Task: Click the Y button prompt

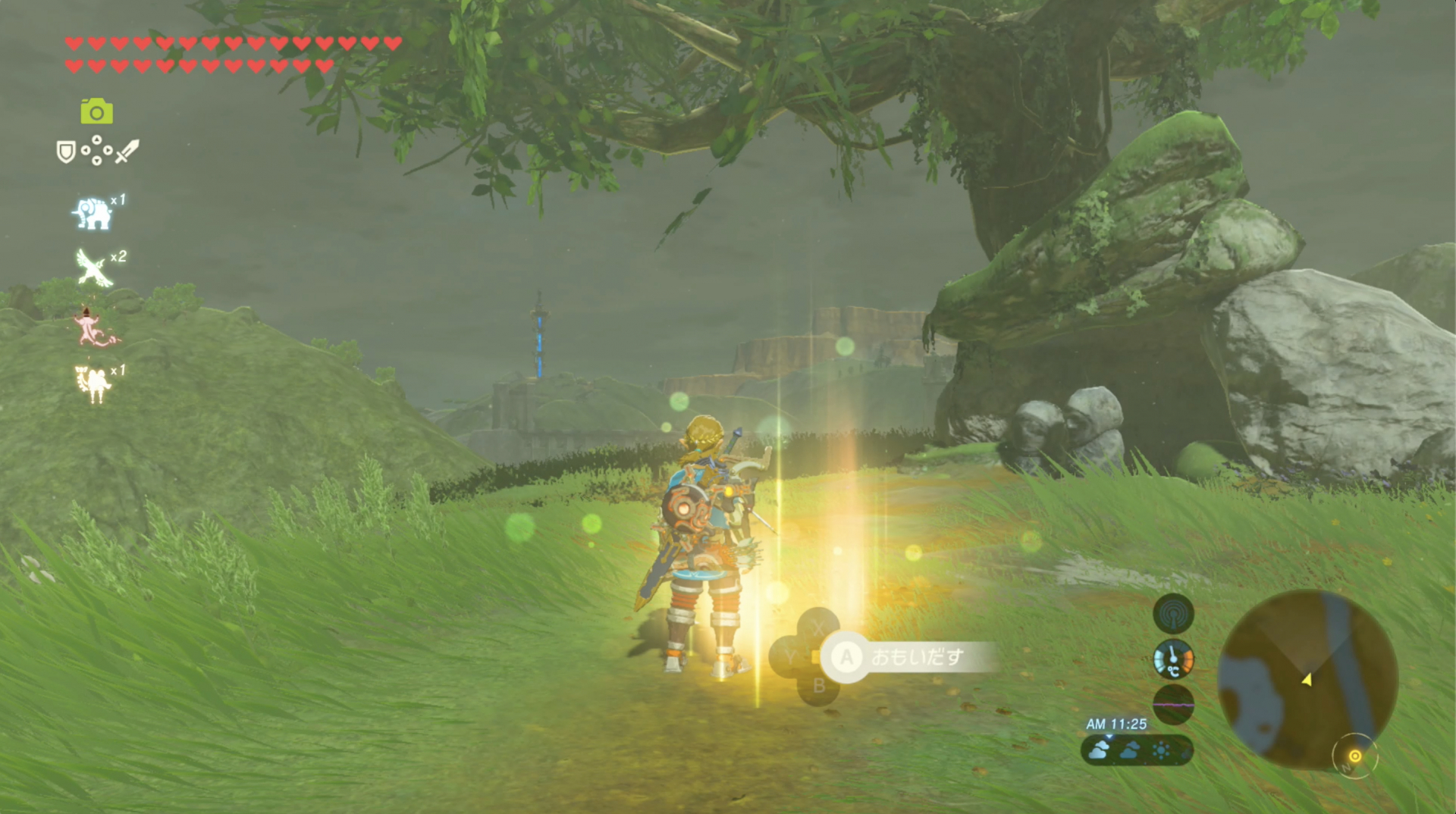Action: [790, 656]
